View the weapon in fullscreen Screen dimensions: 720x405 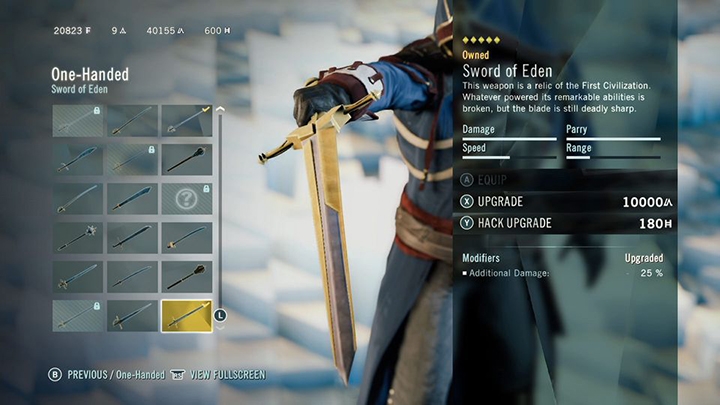[220, 375]
